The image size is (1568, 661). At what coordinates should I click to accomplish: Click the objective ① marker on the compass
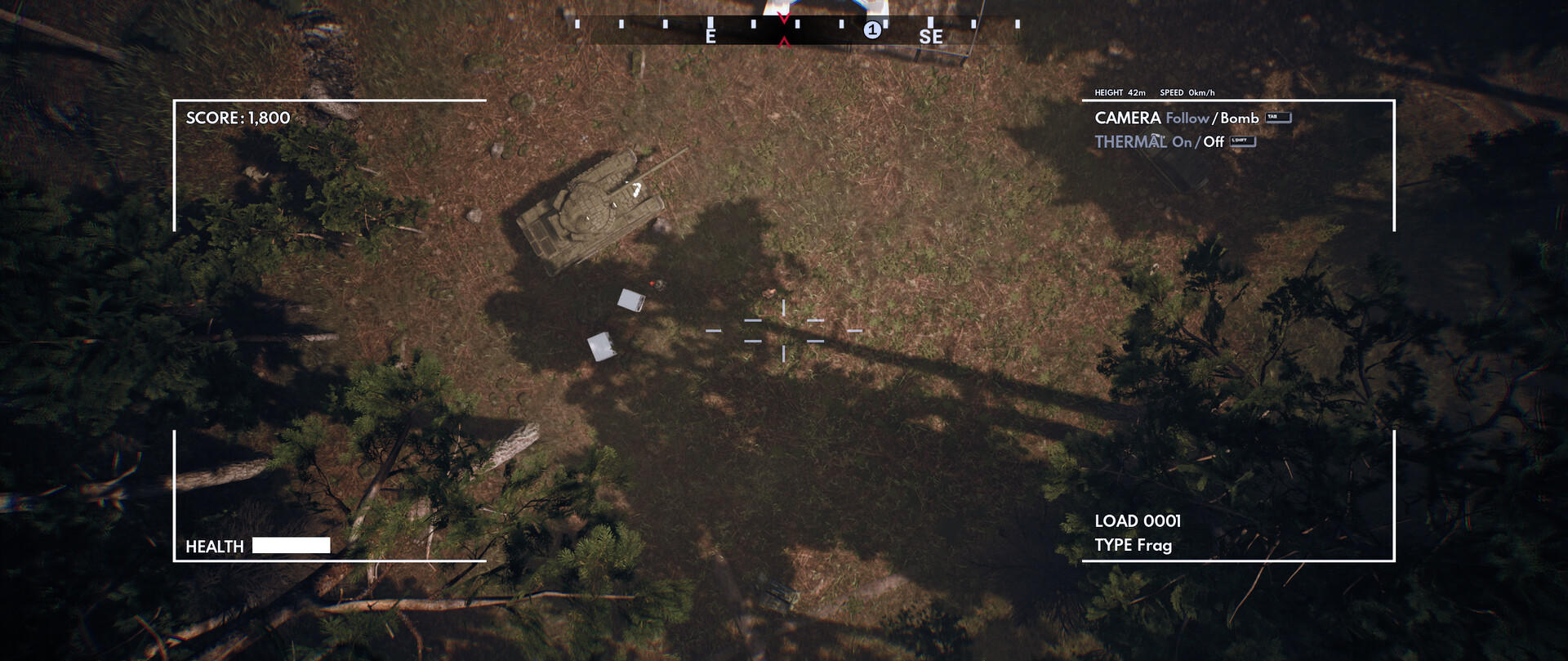(873, 29)
